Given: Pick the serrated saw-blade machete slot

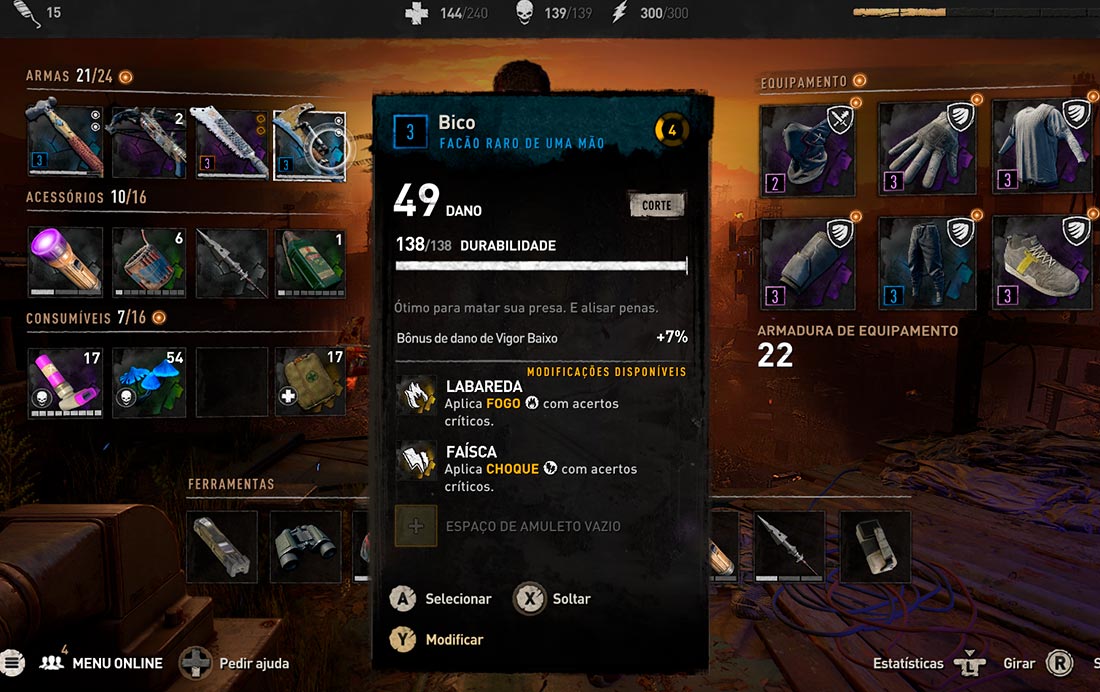Looking at the screenshot, I should (231, 143).
